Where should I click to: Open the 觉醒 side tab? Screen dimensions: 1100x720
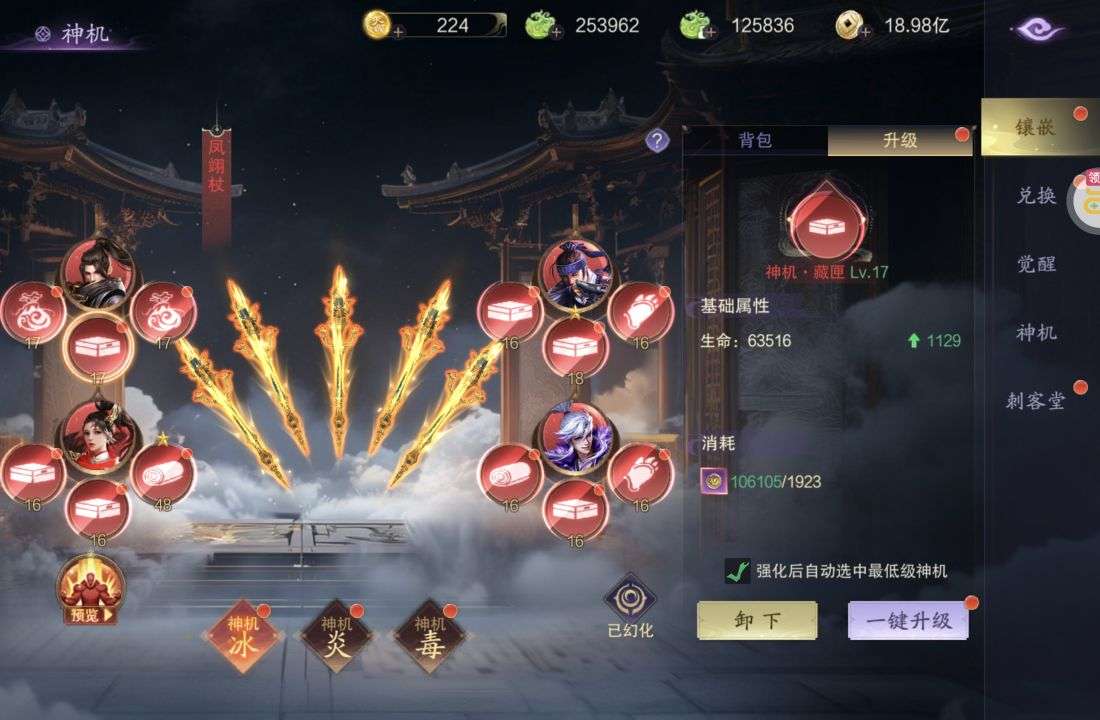[x=1036, y=264]
